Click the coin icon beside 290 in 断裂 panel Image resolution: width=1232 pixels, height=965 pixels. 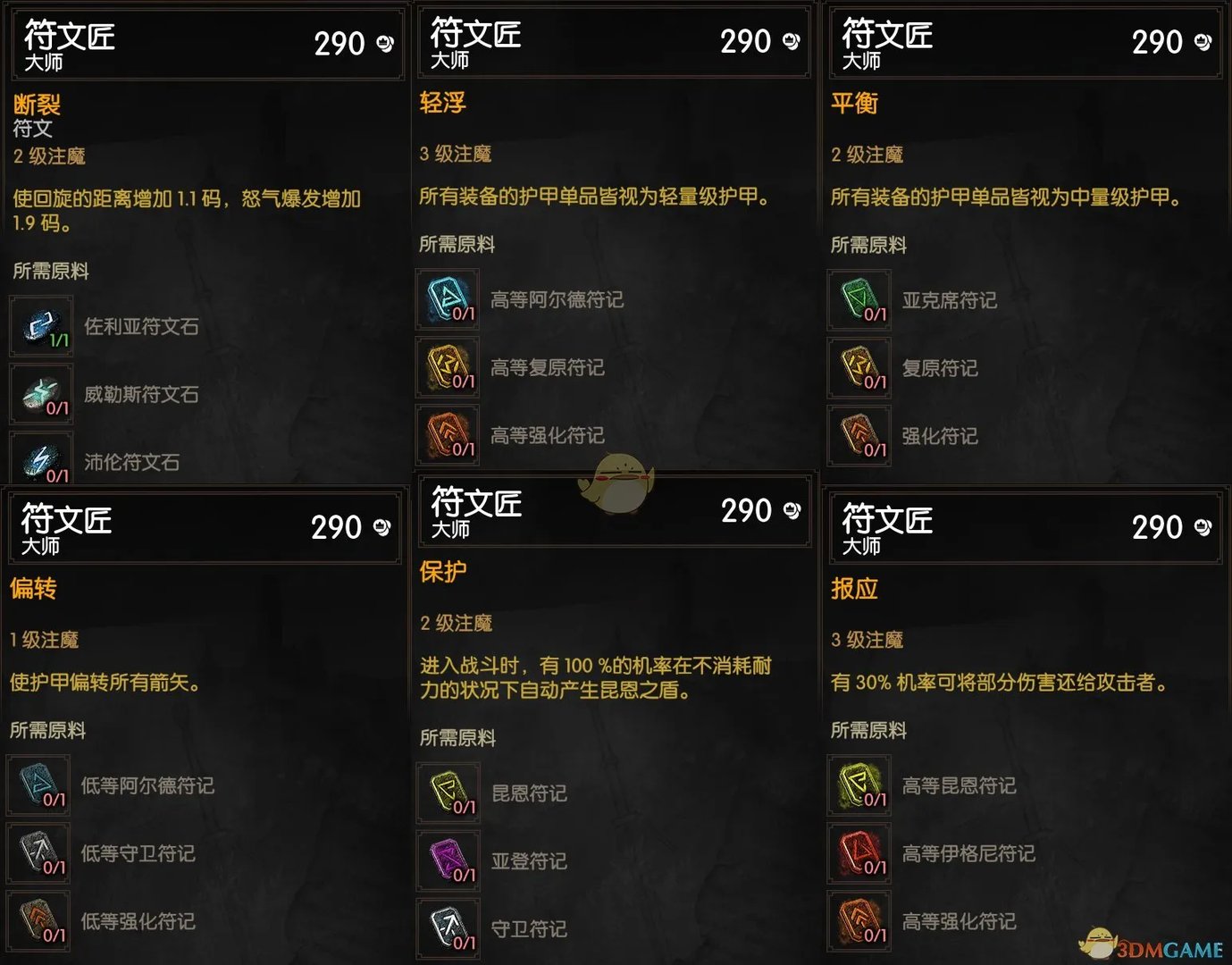(384, 43)
